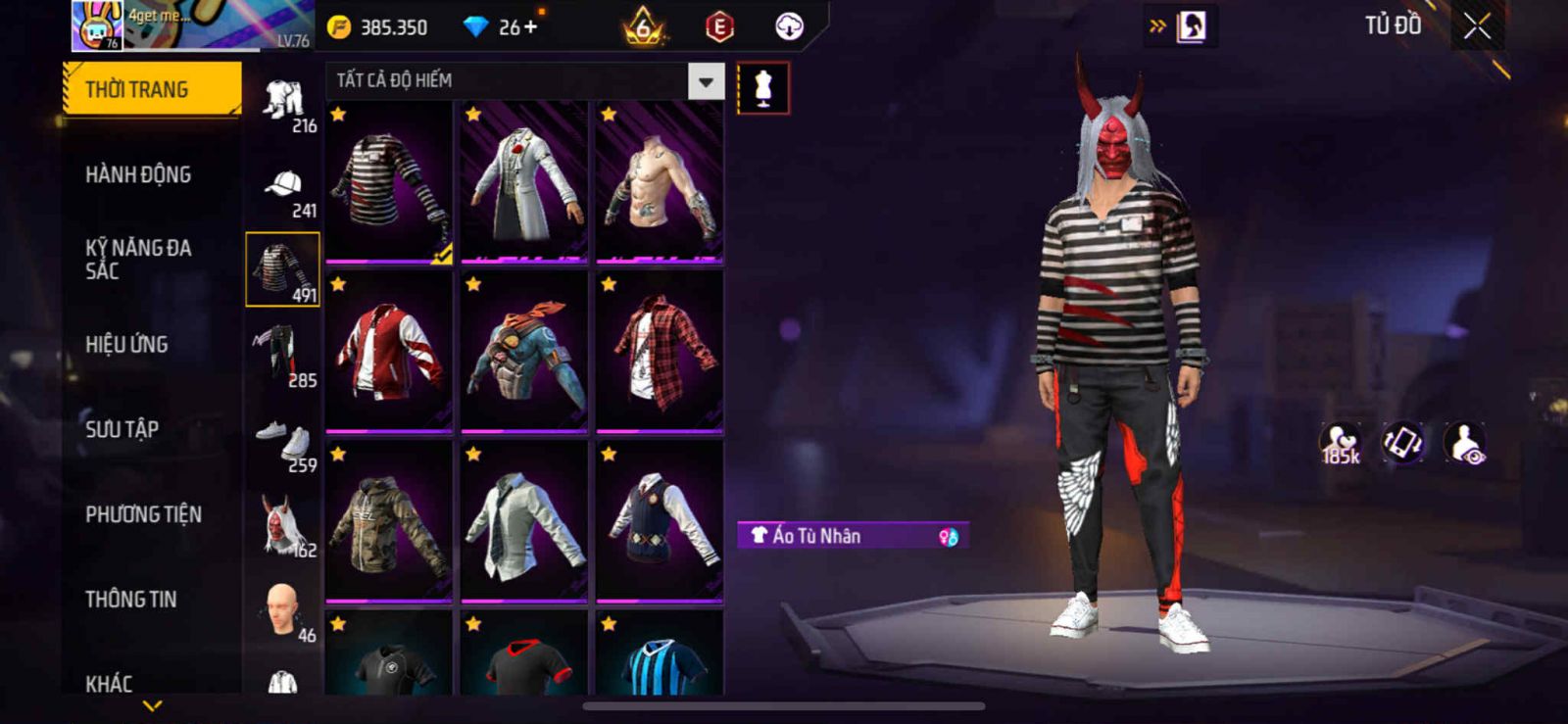Close the Tủ Đồ wardrobe screen
Image resolution: width=1568 pixels, height=724 pixels.
point(1477,26)
